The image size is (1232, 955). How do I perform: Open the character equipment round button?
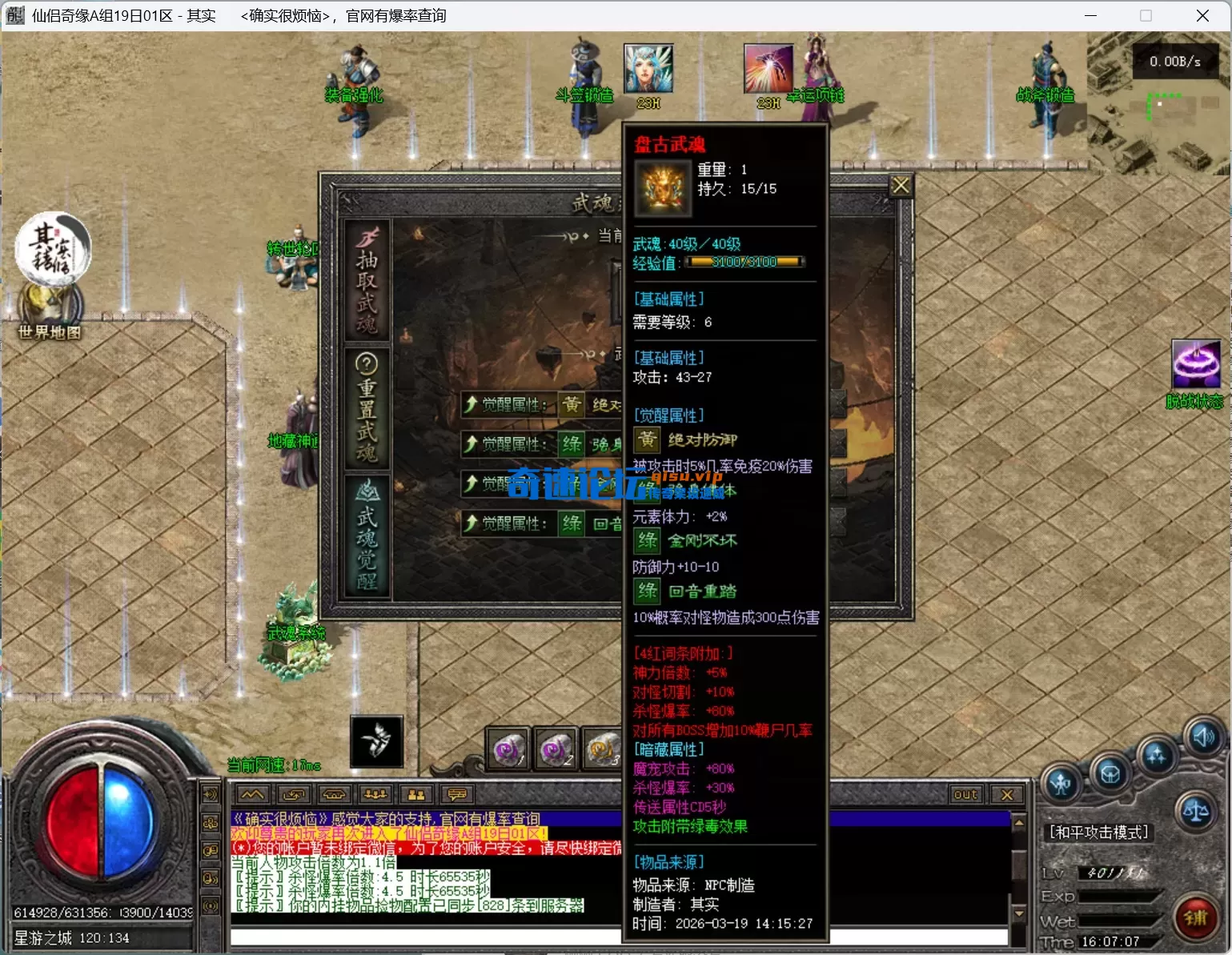click(1061, 783)
